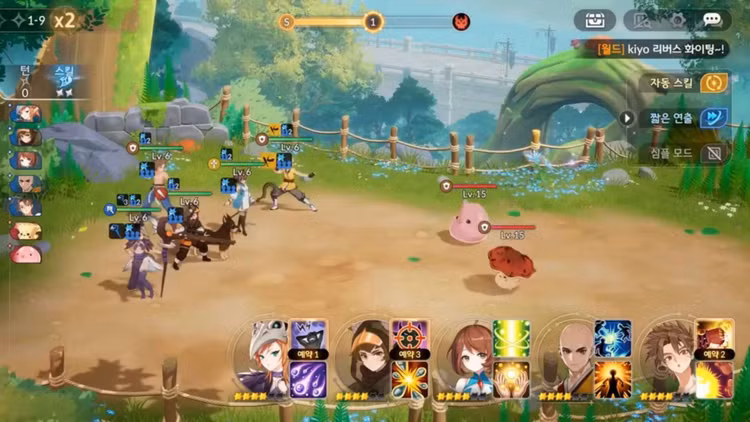Screen dimensions: 750x422
Task: Open the gear settings icon
Action: point(675,20)
